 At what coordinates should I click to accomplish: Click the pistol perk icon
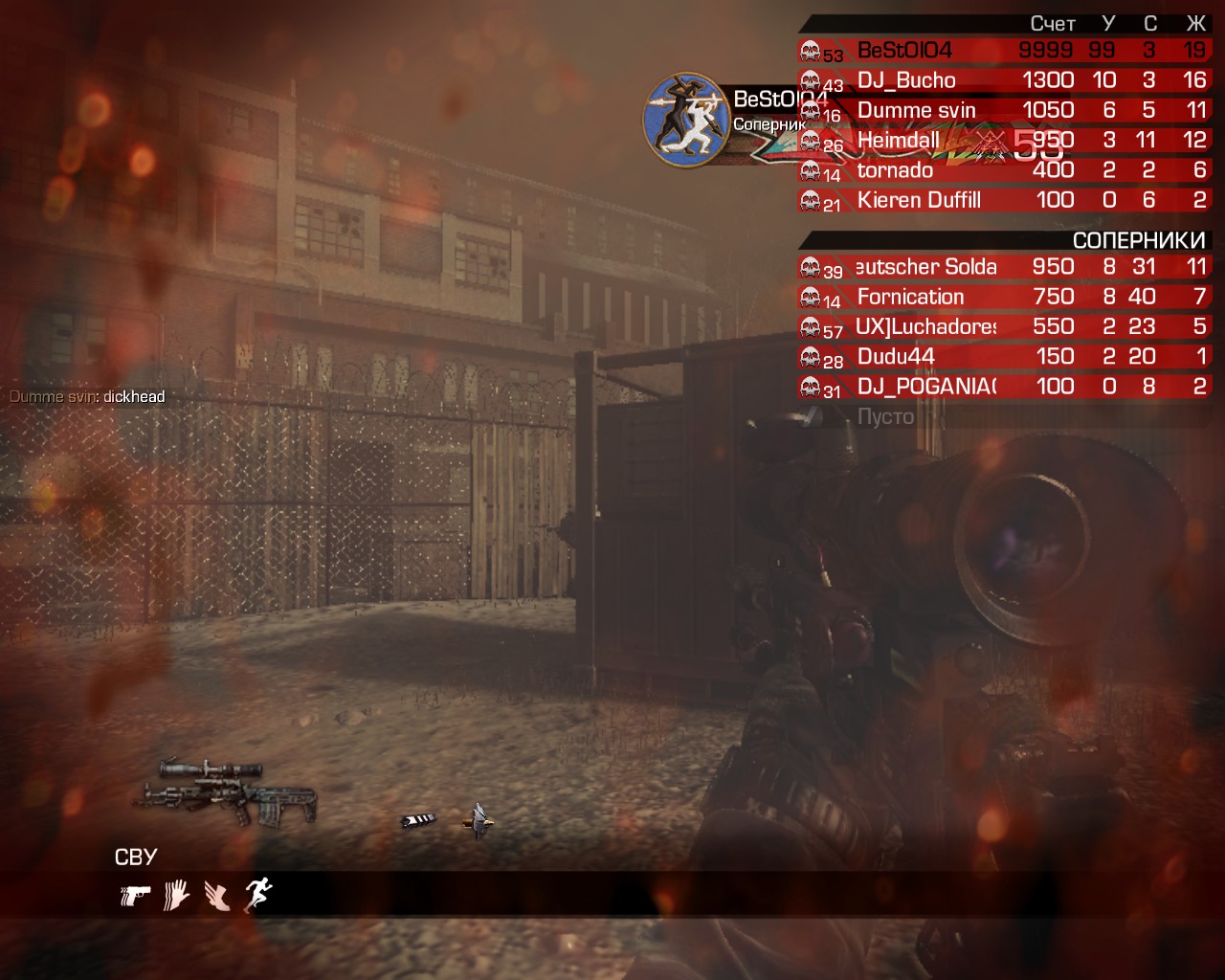(135, 896)
